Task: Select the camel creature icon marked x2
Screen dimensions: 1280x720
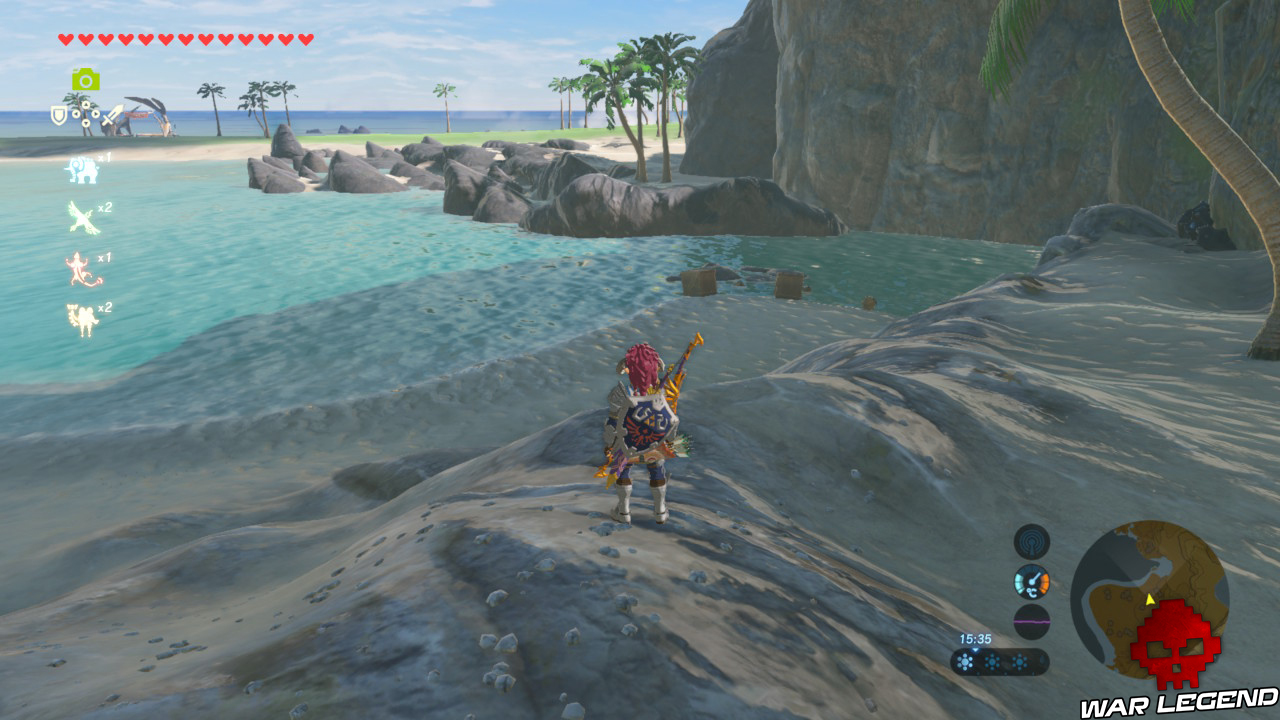Action: point(83,315)
